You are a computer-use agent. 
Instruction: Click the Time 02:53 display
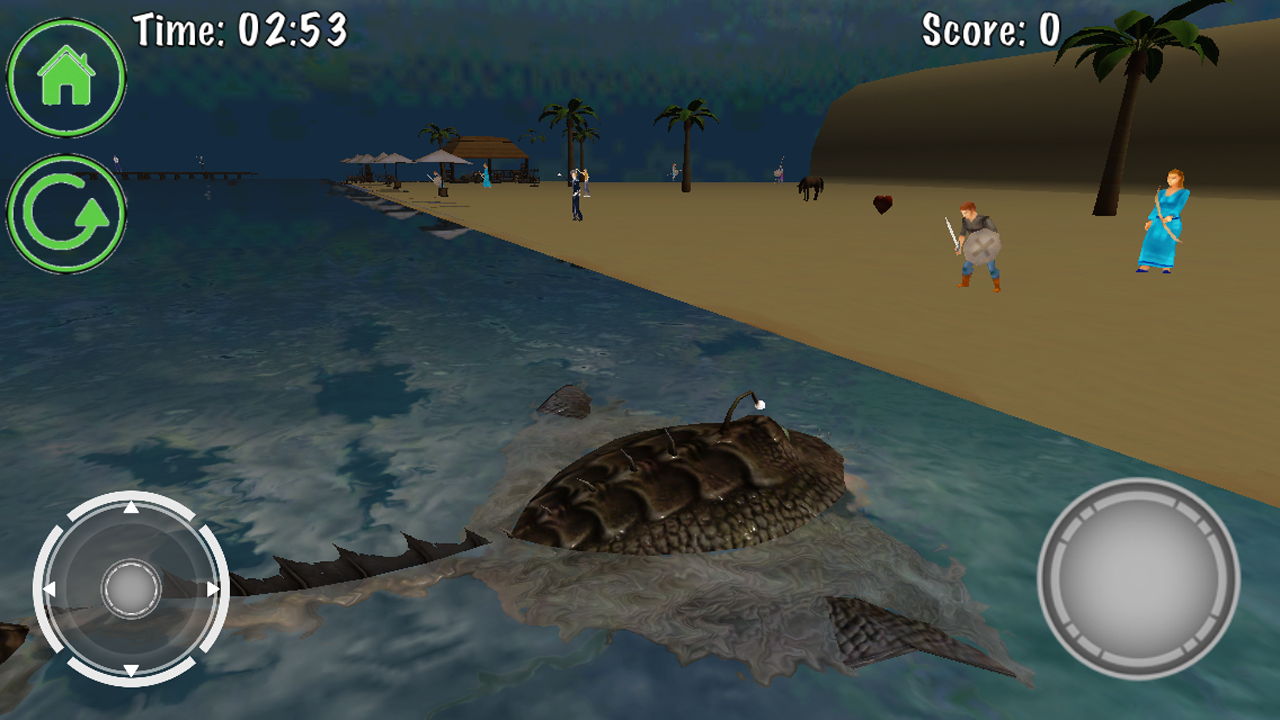click(x=240, y=28)
